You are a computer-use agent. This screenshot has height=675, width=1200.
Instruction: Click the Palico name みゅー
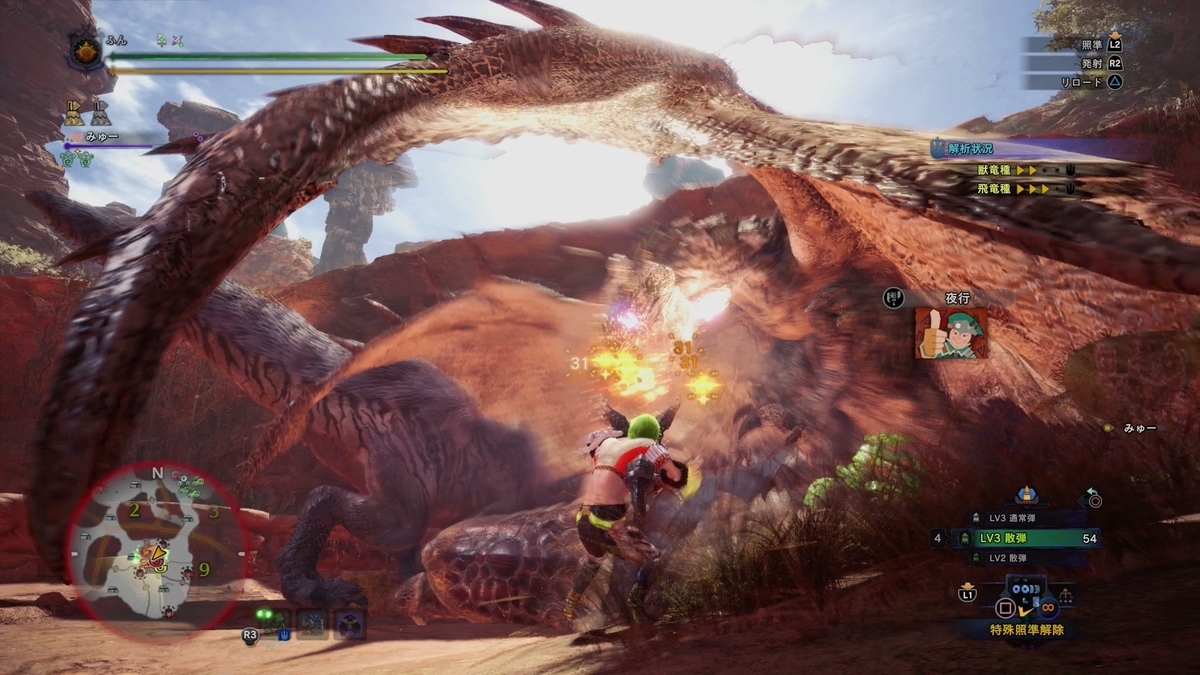click(99, 138)
